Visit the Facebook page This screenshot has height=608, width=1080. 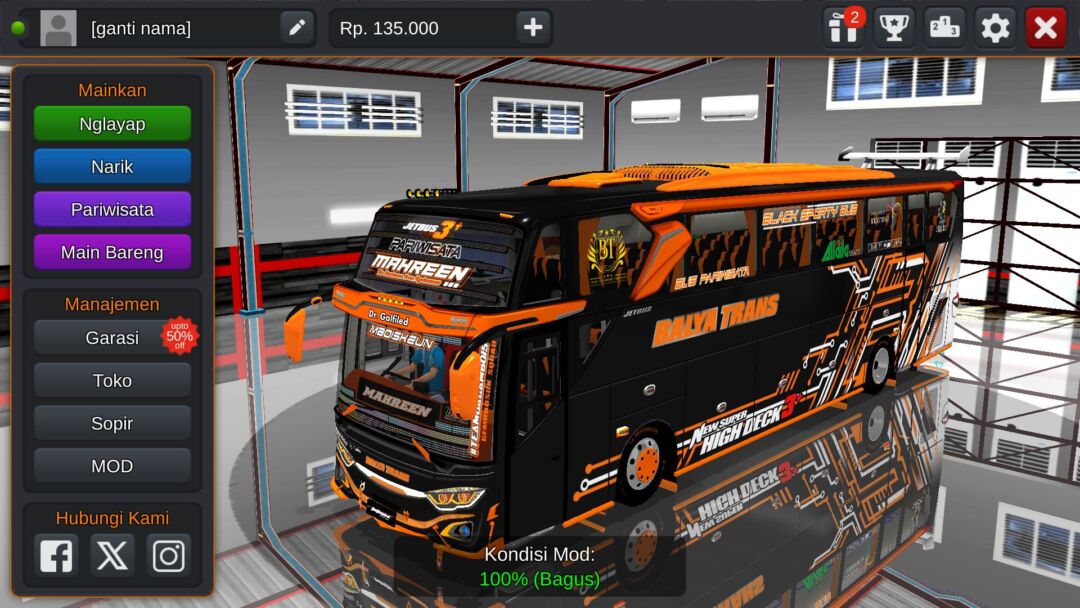pyautogui.click(x=56, y=555)
